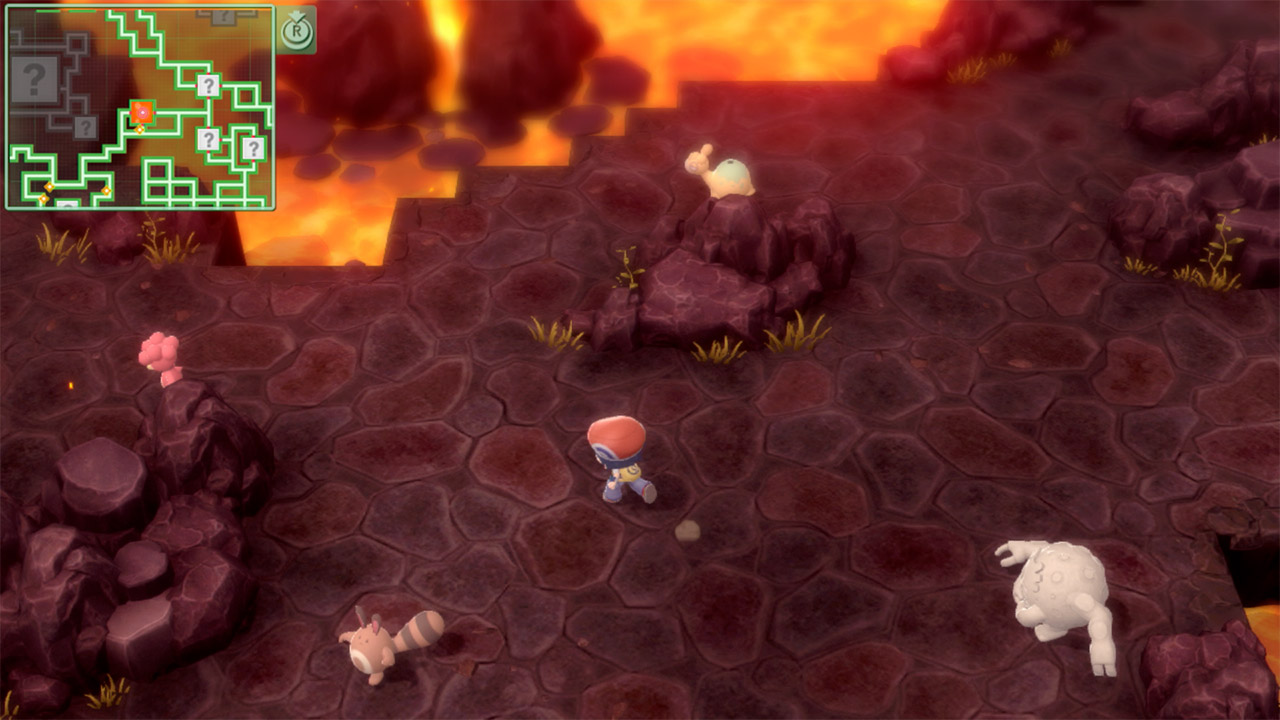The height and width of the screenshot is (720, 1280).
Task: Select the orange player position marker on the minimap
Action: [x=142, y=113]
